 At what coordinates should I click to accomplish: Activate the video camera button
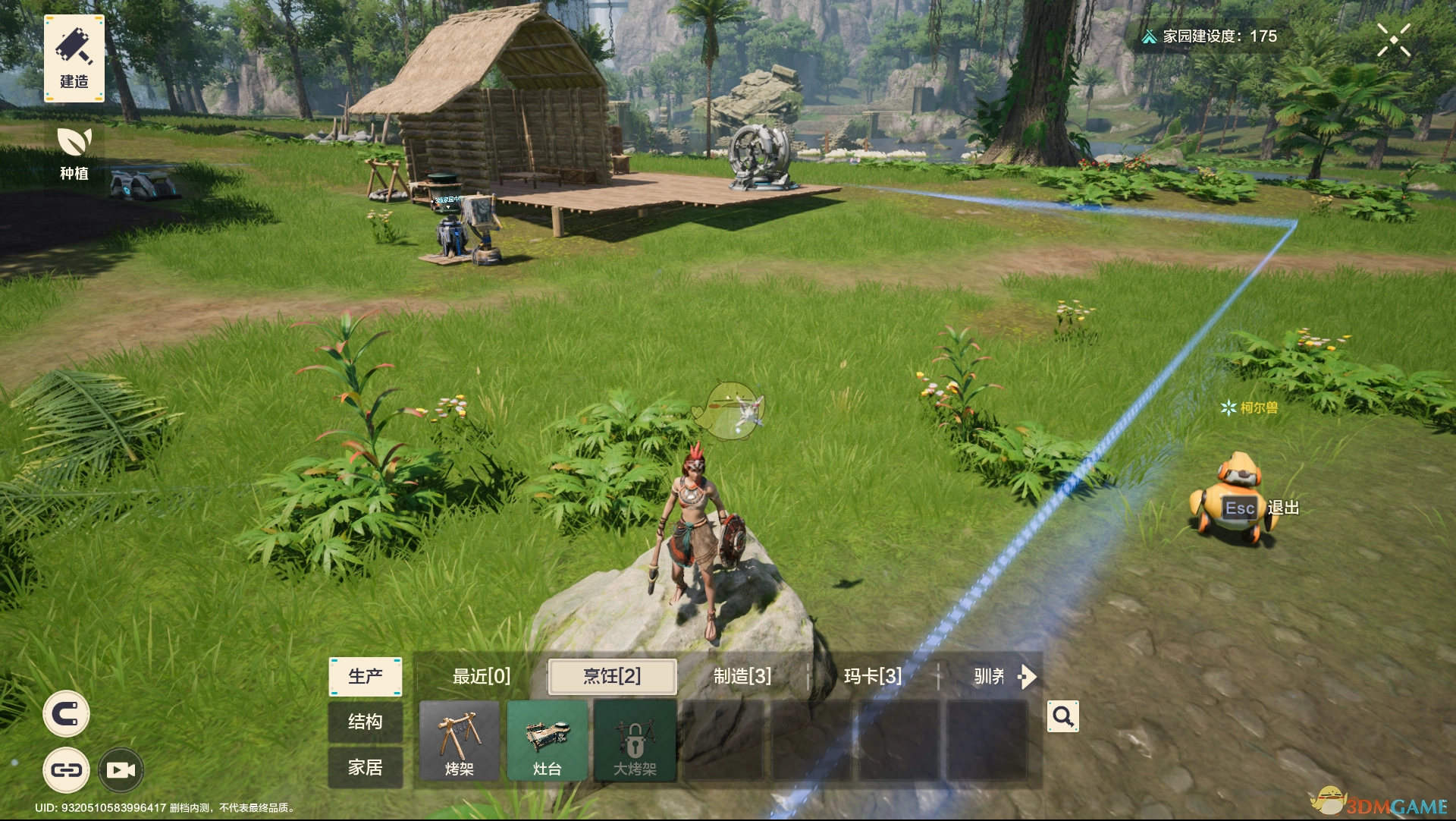[x=121, y=770]
